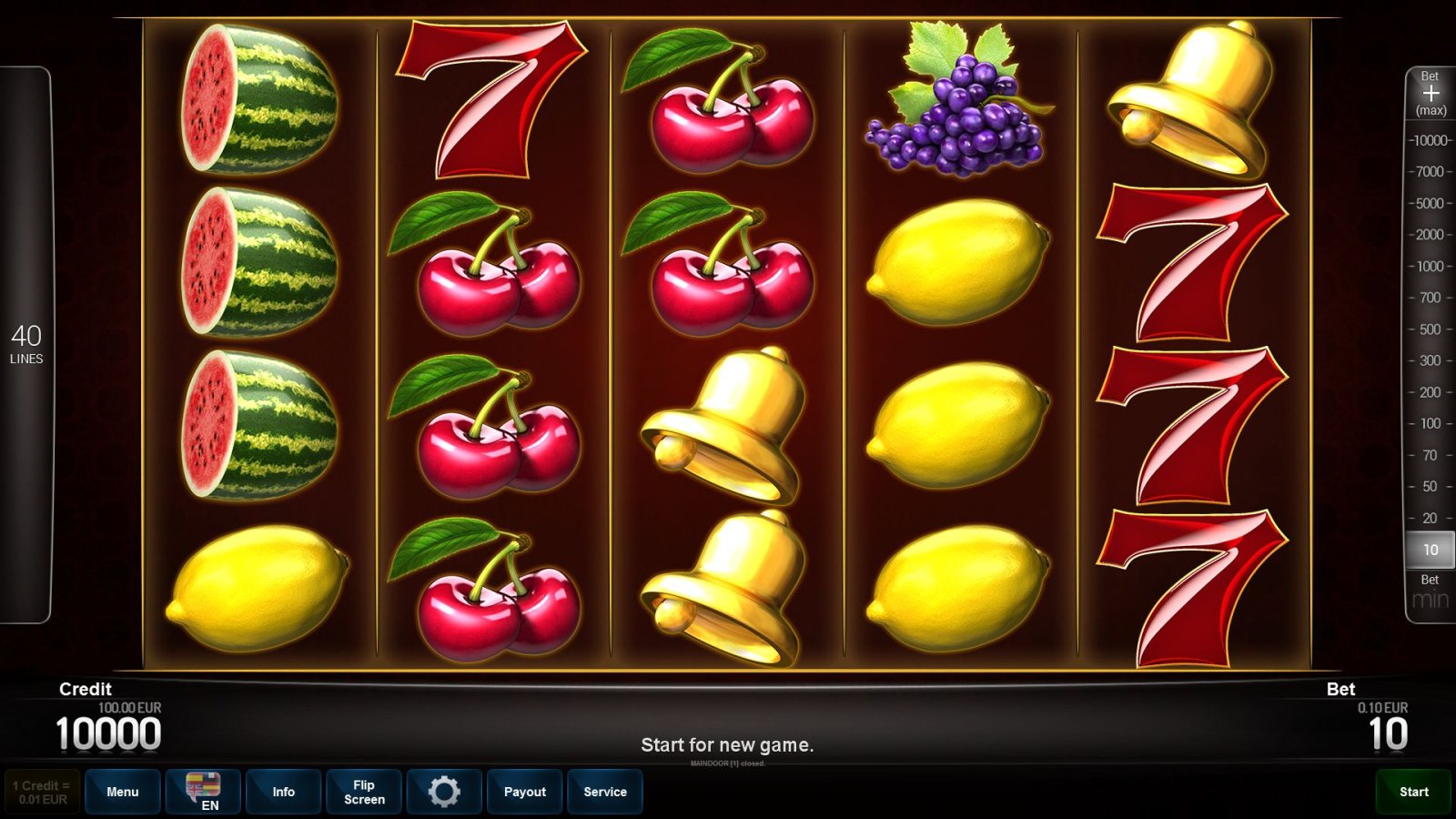
Task: Set bet to minimum with Bet min
Action: click(x=1430, y=593)
